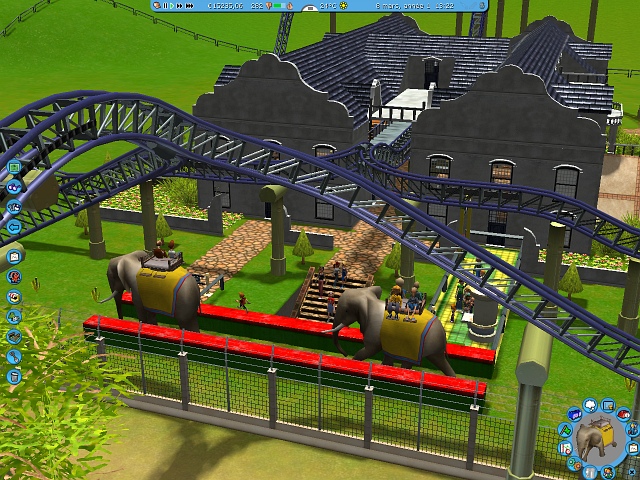Open the ride's clipboard report panel
Screen dimensions: 640x480
click(x=633, y=447)
